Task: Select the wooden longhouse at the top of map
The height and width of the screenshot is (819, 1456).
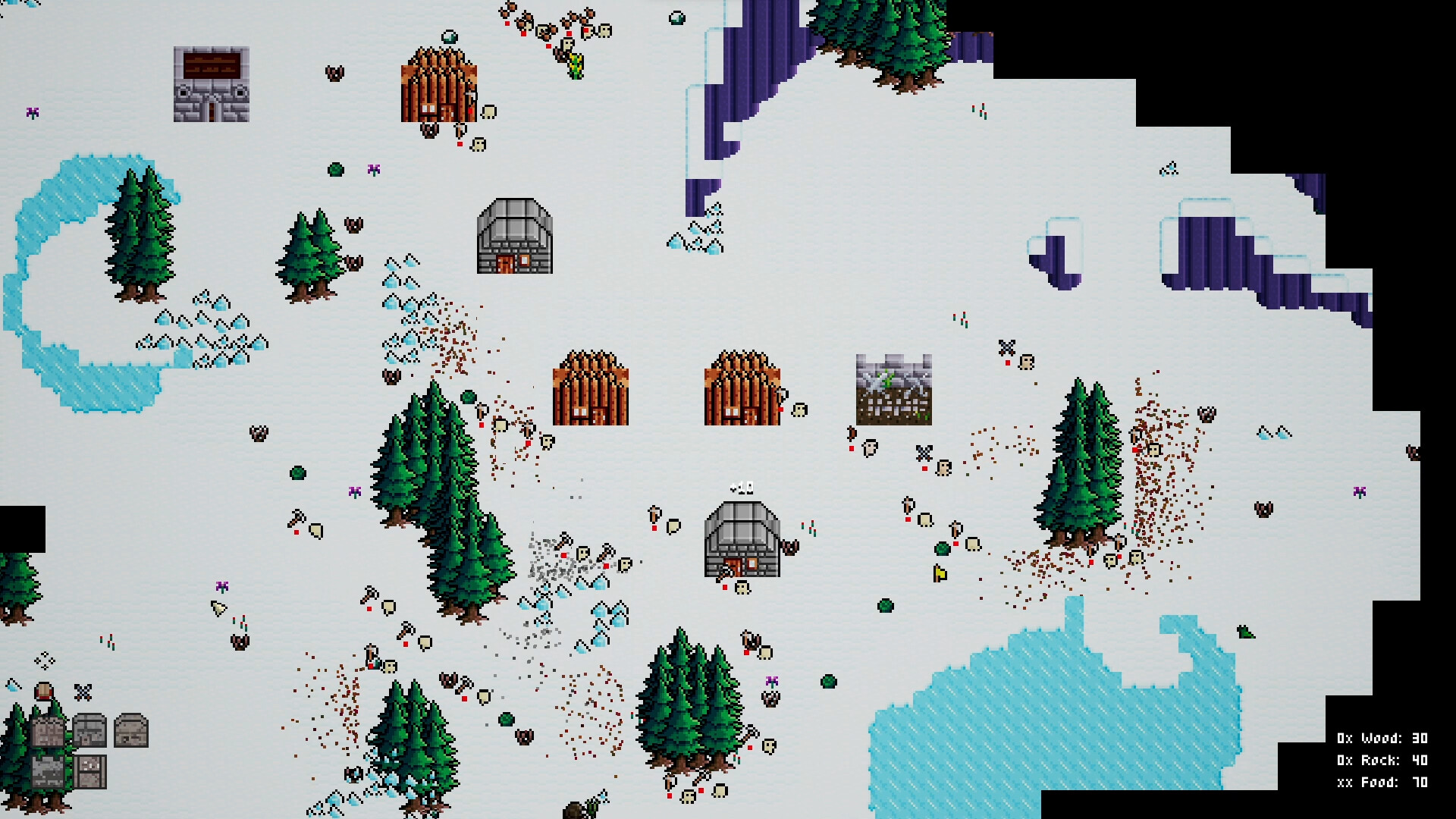Action: (x=438, y=83)
